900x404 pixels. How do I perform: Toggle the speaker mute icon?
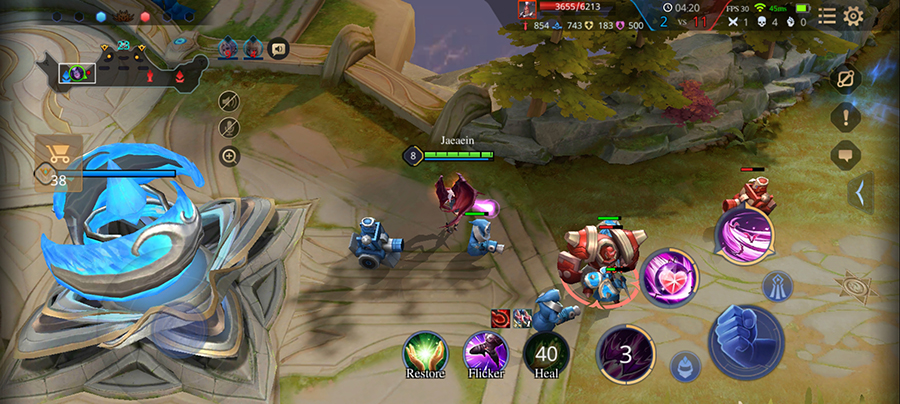tap(229, 100)
